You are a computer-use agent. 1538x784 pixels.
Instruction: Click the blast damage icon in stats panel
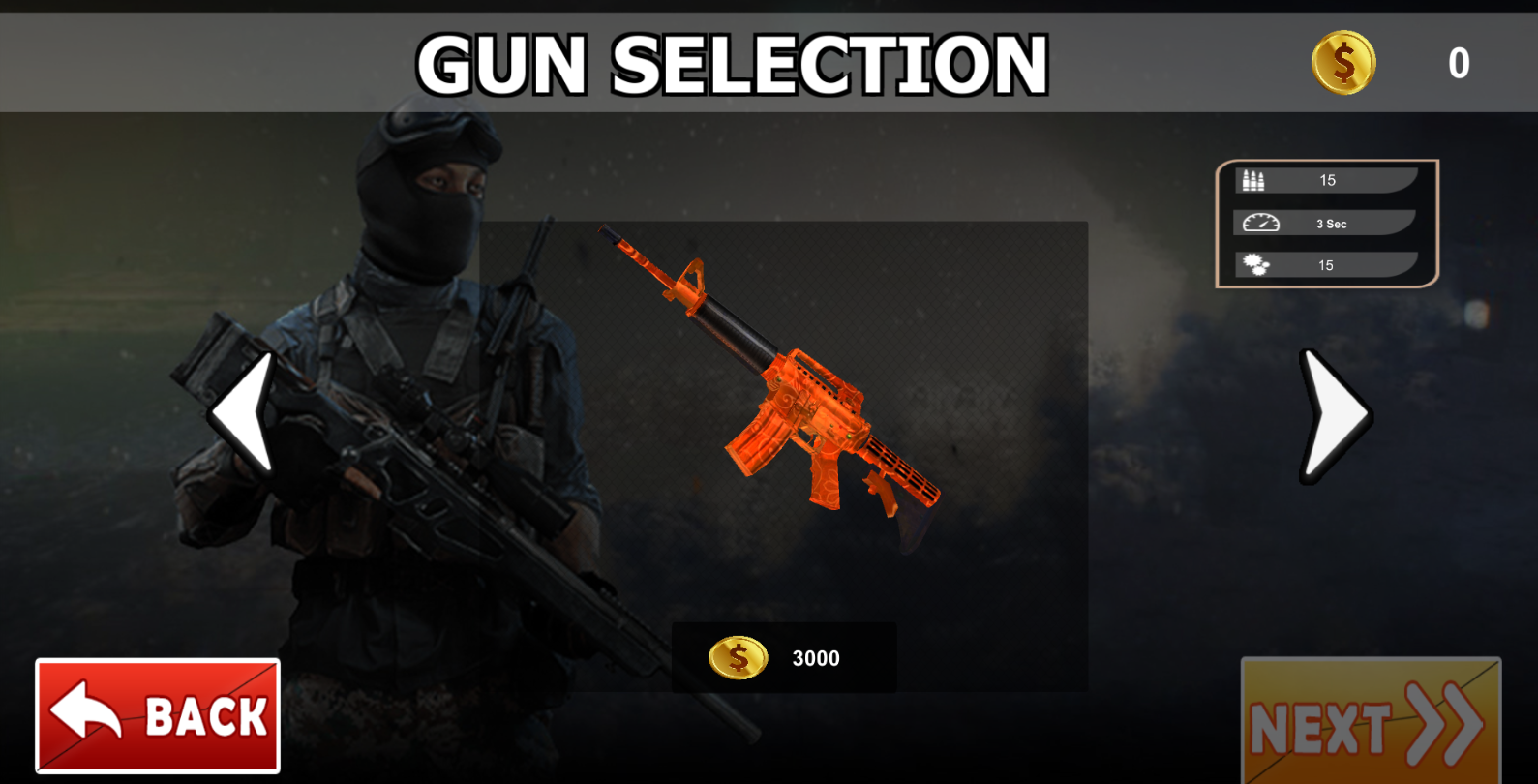(1253, 264)
